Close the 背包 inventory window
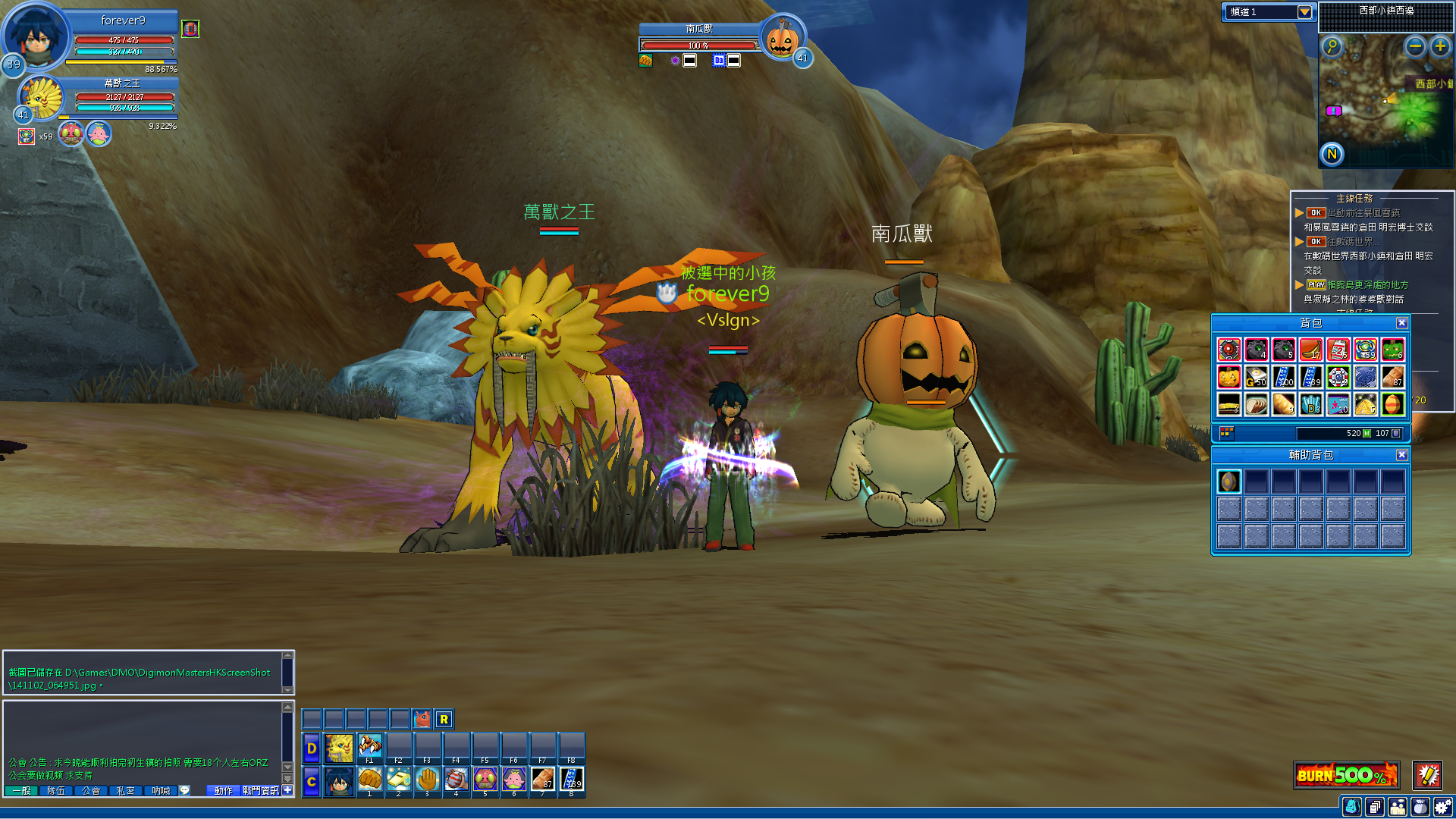This screenshot has height=819, width=1456. (1401, 323)
